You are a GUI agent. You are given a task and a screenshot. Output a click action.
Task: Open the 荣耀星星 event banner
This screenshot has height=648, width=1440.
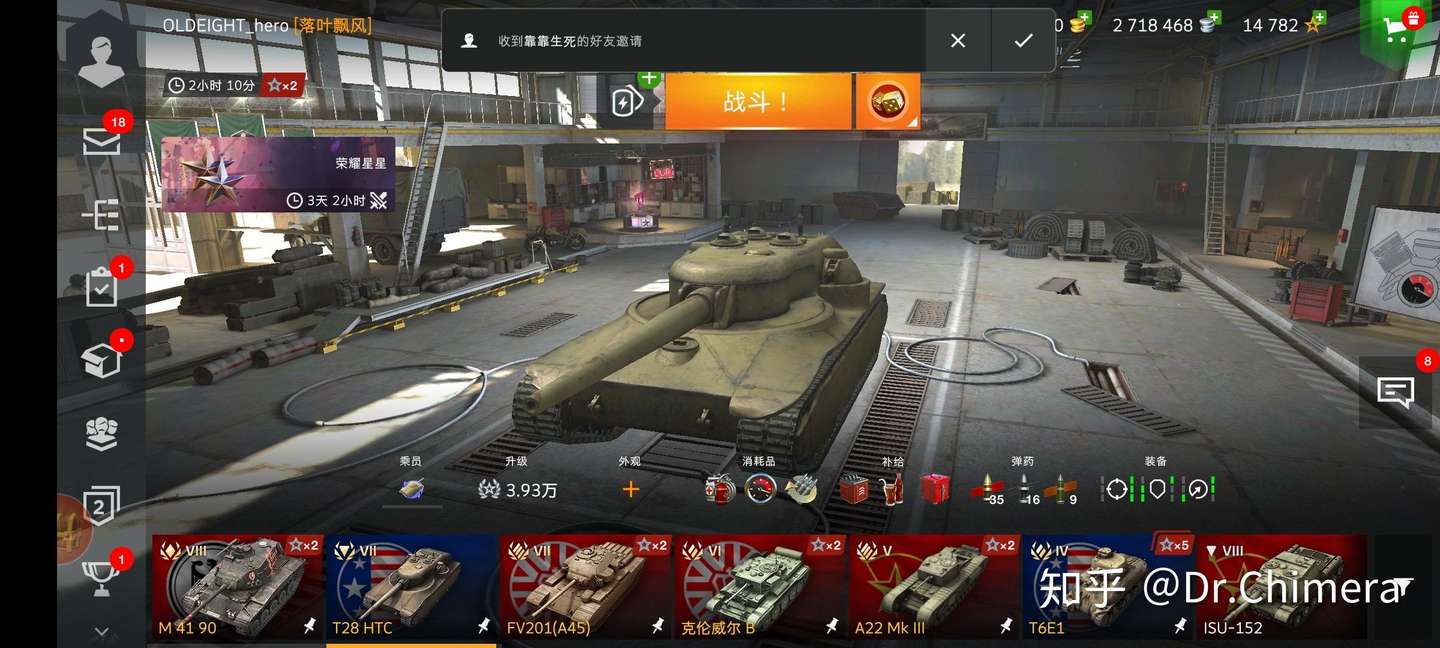pyautogui.click(x=278, y=175)
